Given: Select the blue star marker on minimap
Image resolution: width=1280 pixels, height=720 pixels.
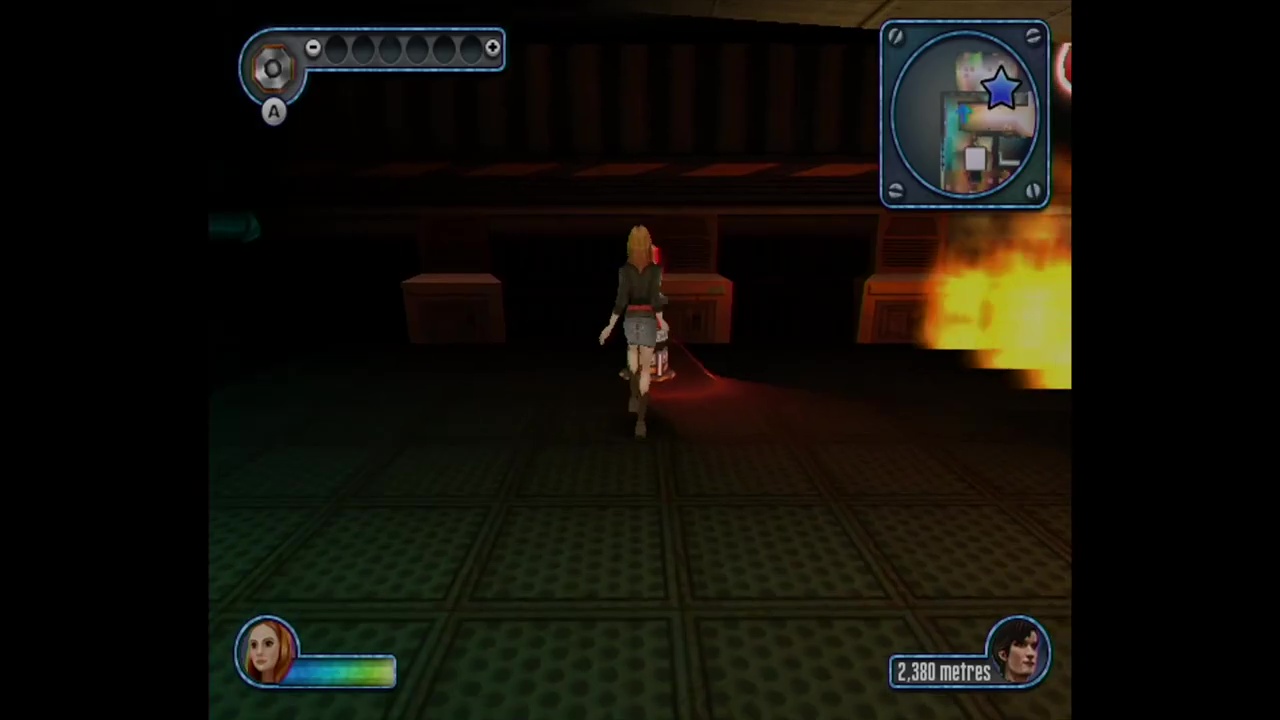Looking at the screenshot, I should tap(1001, 88).
